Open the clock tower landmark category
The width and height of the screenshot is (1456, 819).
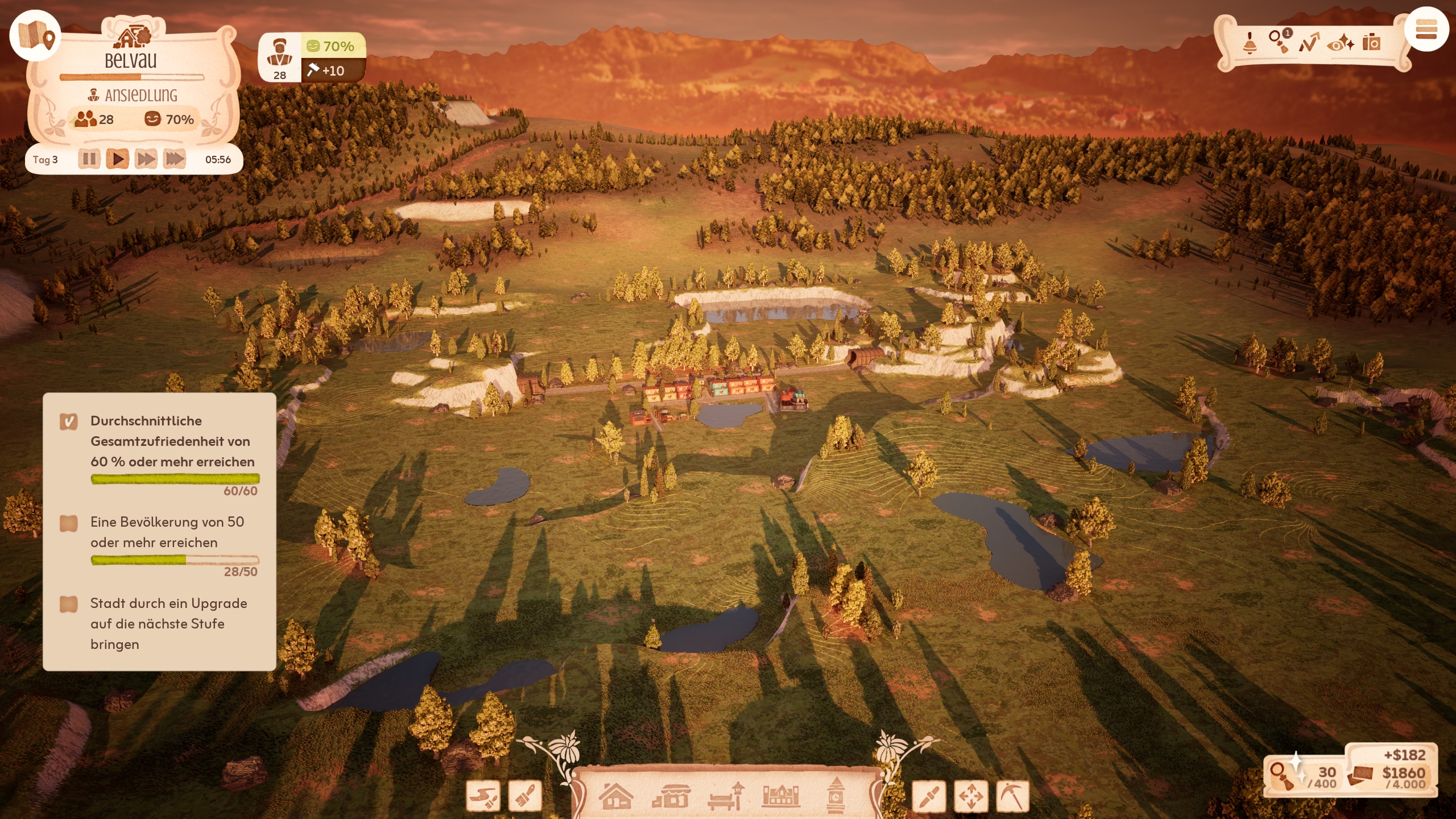(x=835, y=795)
